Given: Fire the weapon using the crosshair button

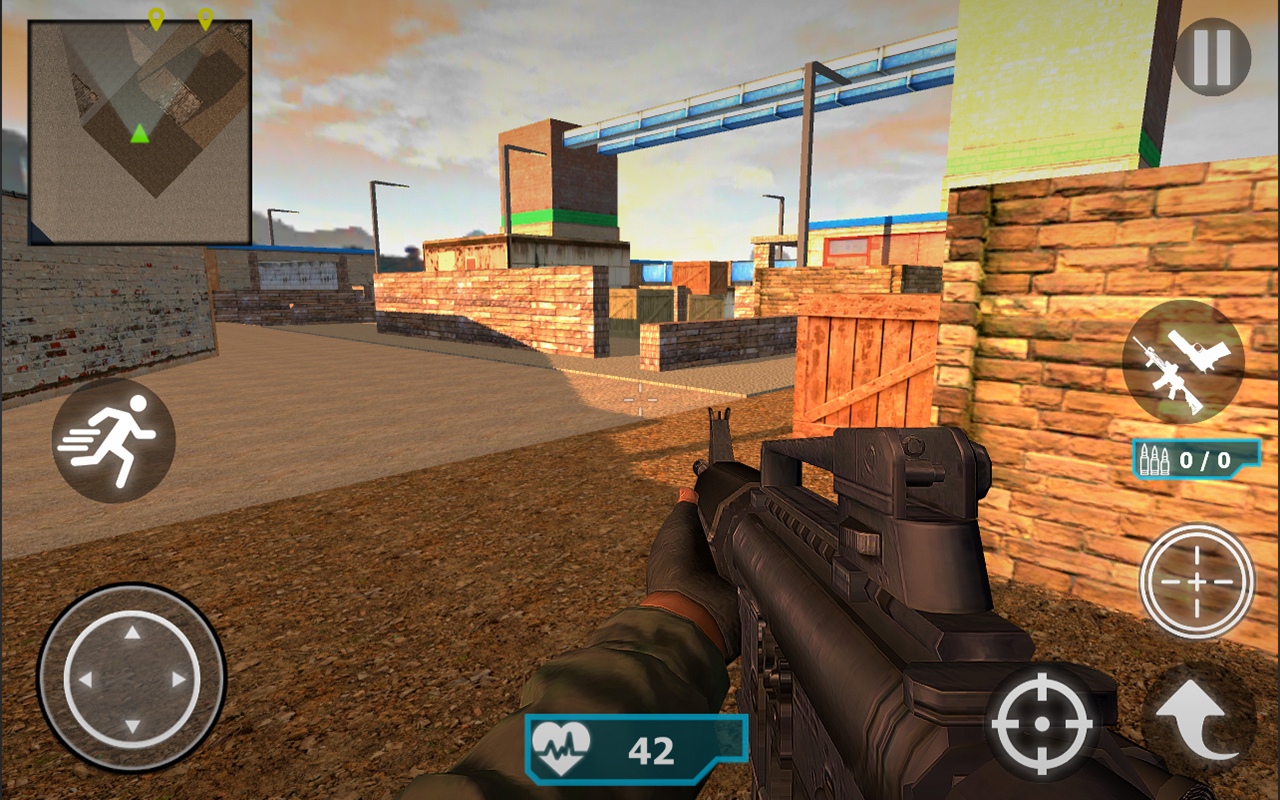Looking at the screenshot, I should tap(1040, 721).
